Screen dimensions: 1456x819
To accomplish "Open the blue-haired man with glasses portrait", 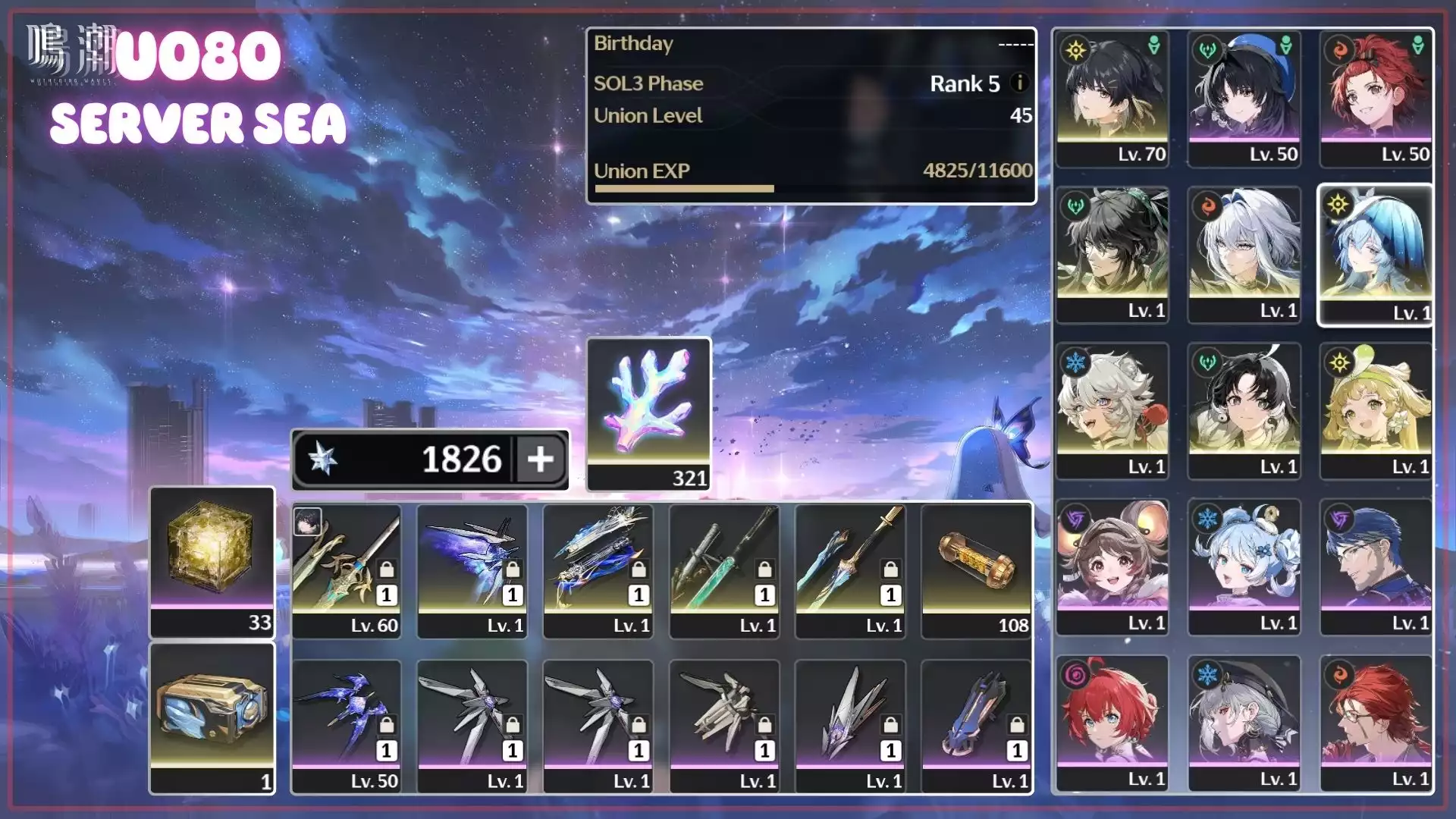I will tap(1376, 567).
